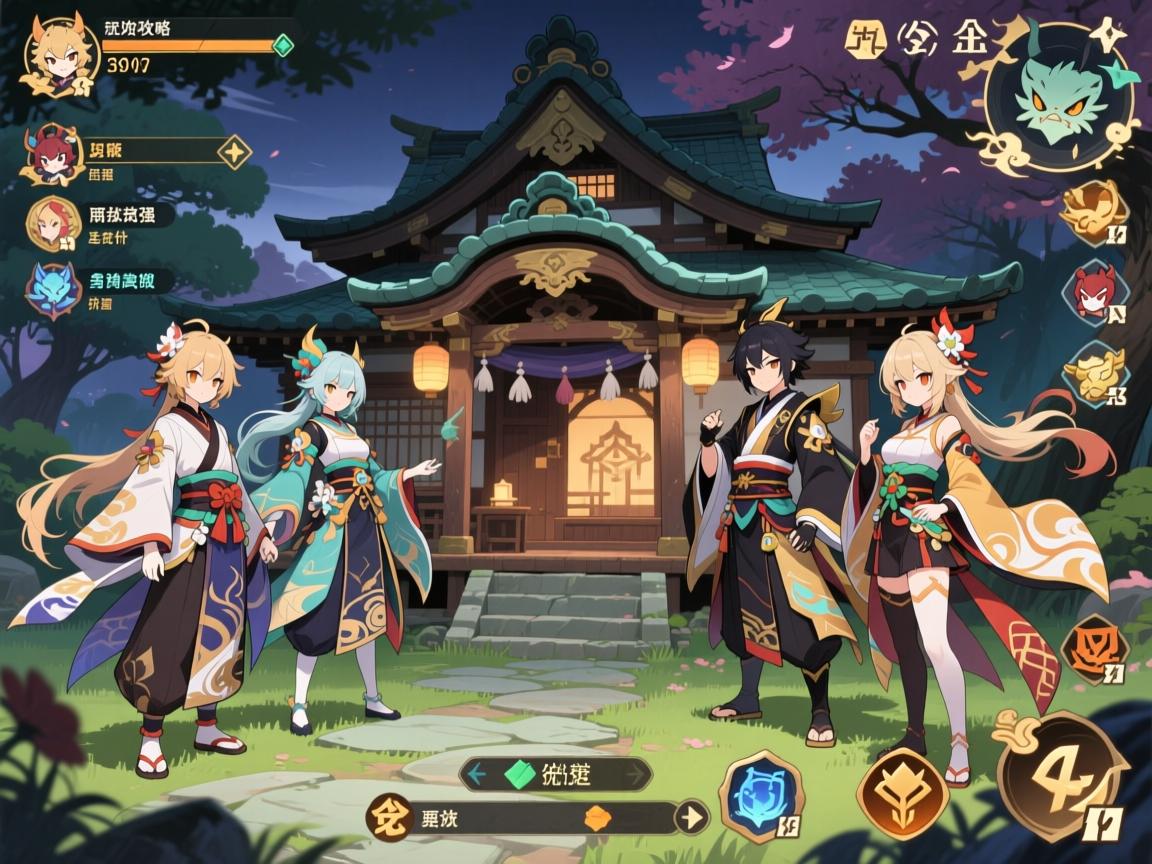Activate the glowing blue mask ability

coord(762,796)
